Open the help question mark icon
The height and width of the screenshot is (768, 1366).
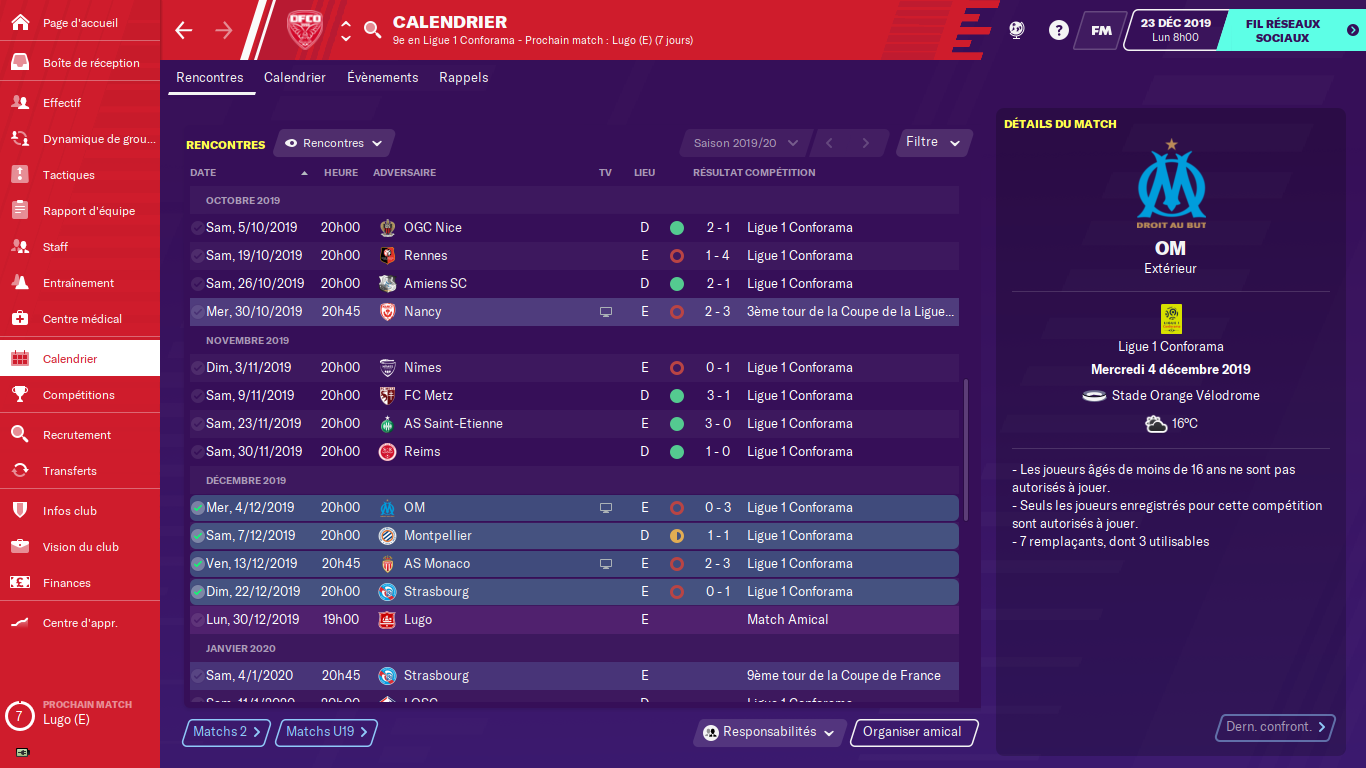[x=1058, y=30]
